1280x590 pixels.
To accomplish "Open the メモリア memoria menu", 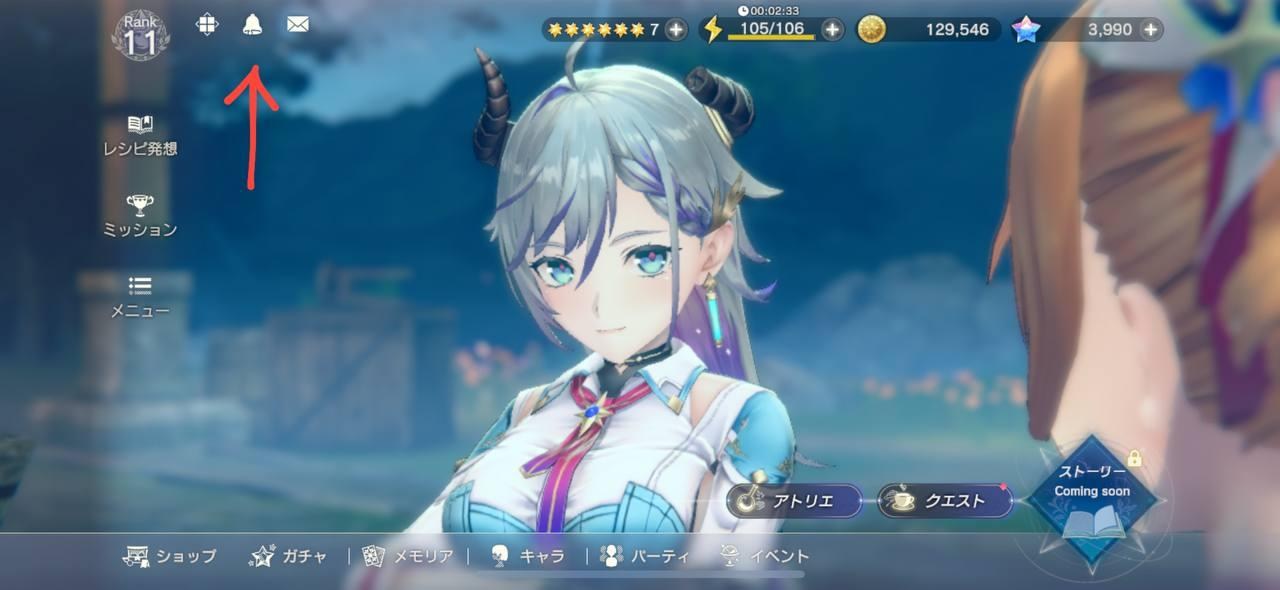I will click(408, 556).
